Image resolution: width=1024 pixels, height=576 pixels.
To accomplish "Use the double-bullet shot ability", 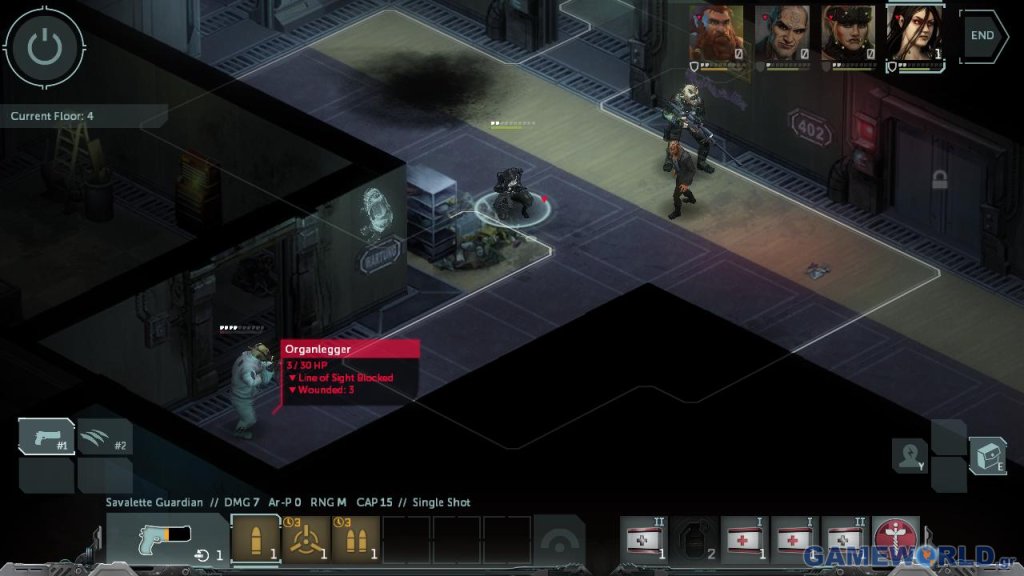I will point(356,540).
